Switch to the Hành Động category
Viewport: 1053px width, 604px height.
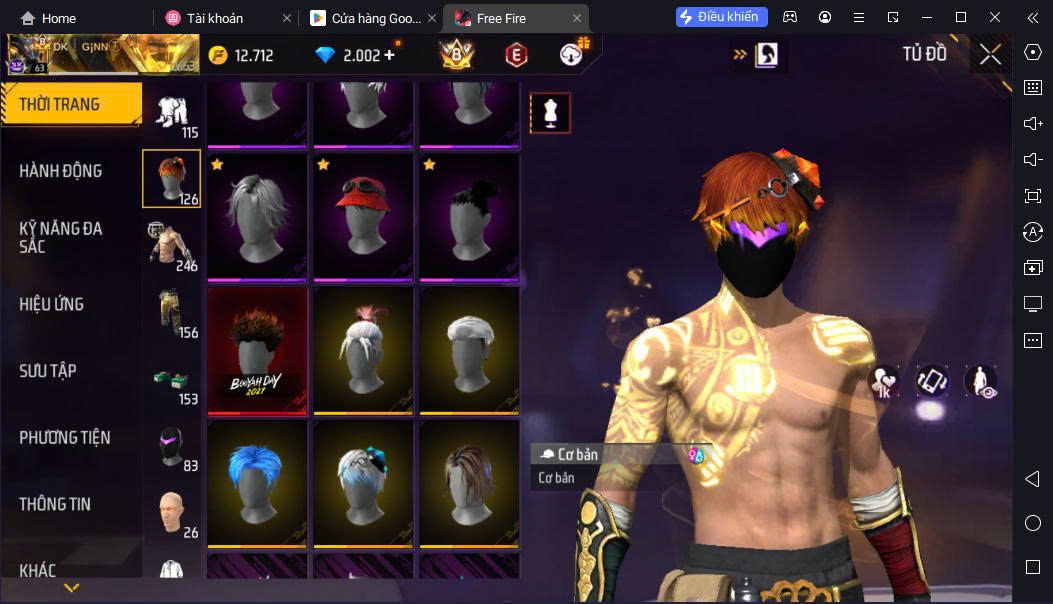(61, 171)
